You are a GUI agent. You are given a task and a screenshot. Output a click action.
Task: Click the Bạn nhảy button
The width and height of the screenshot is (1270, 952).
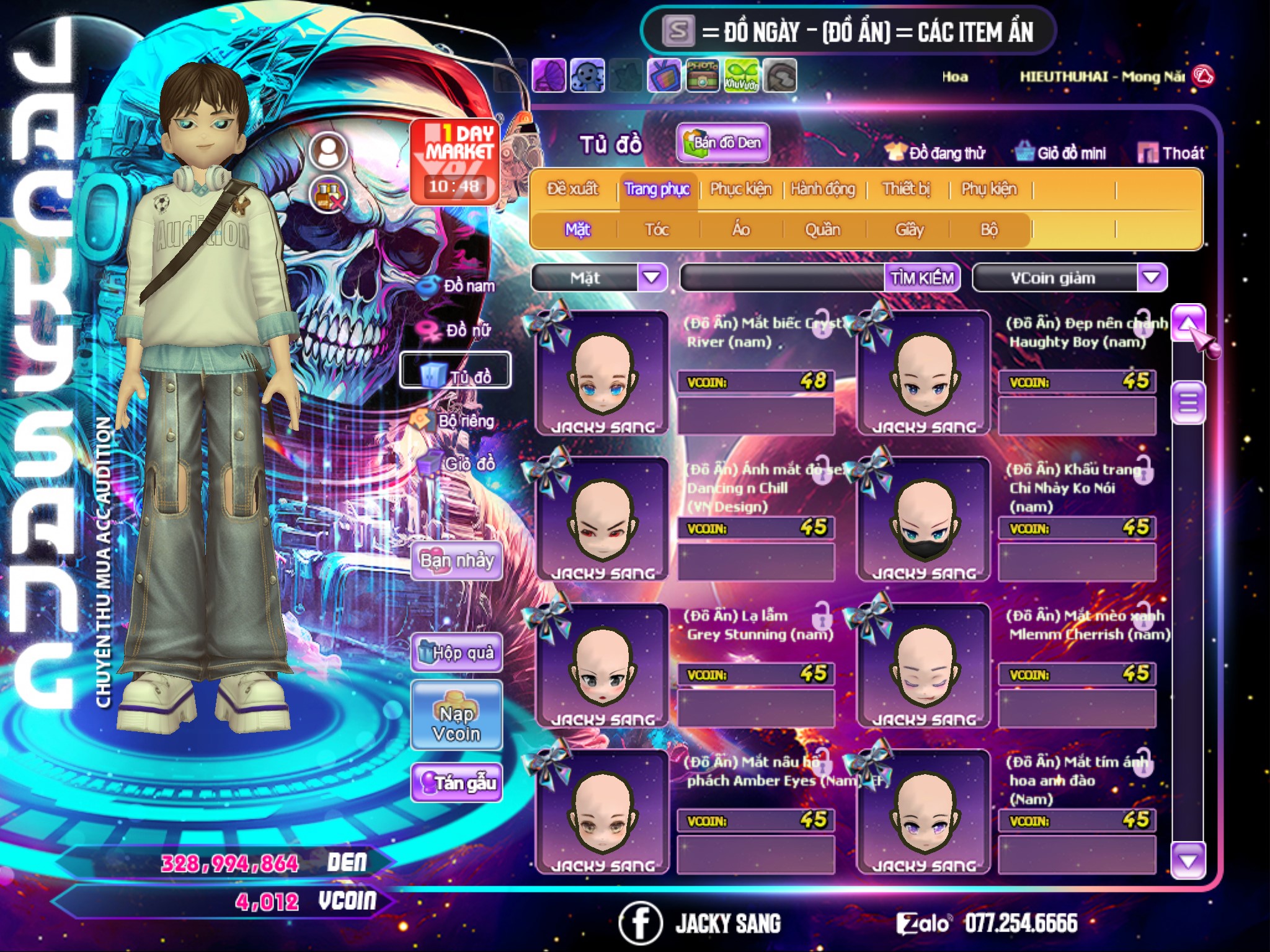(456, 561)
